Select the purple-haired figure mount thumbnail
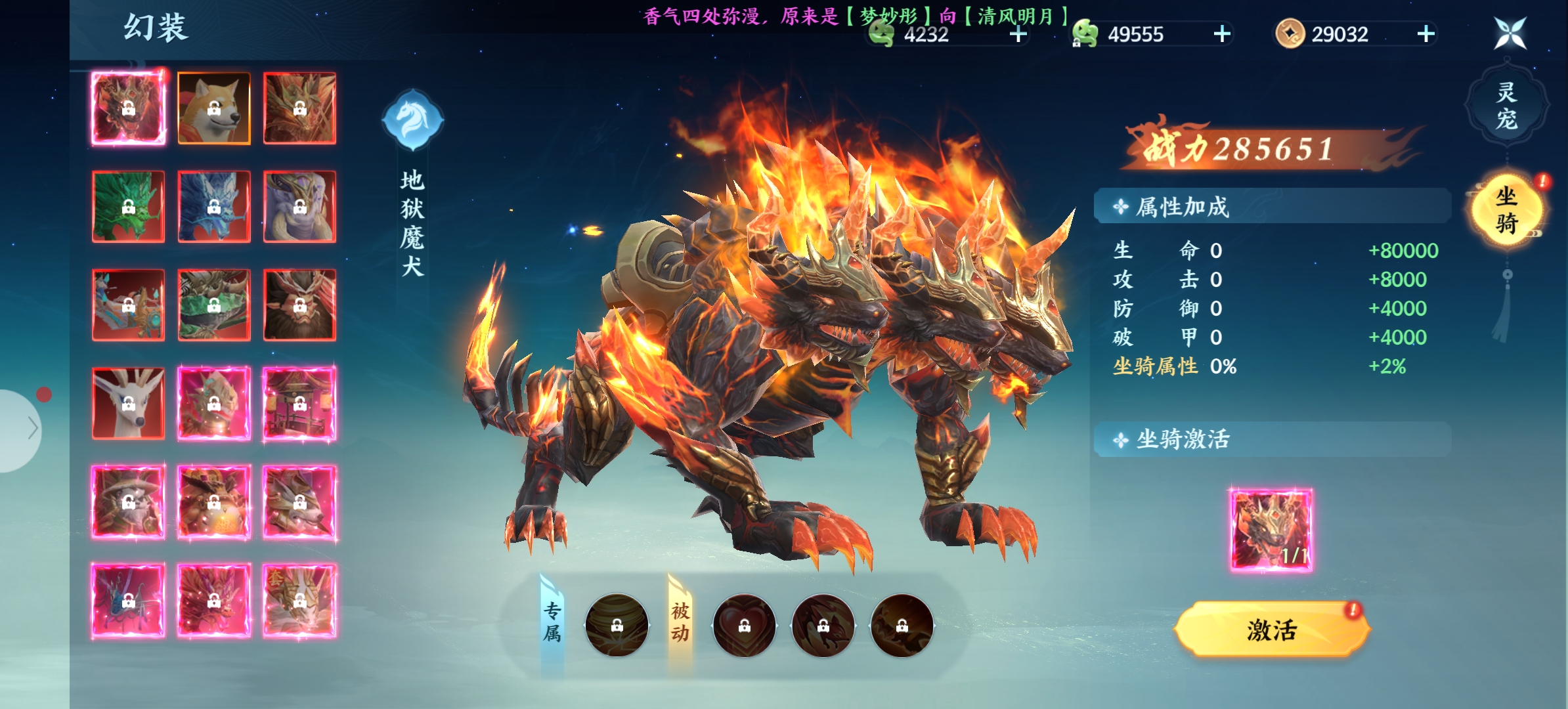 pyautogui.click(x=299, y=207)
